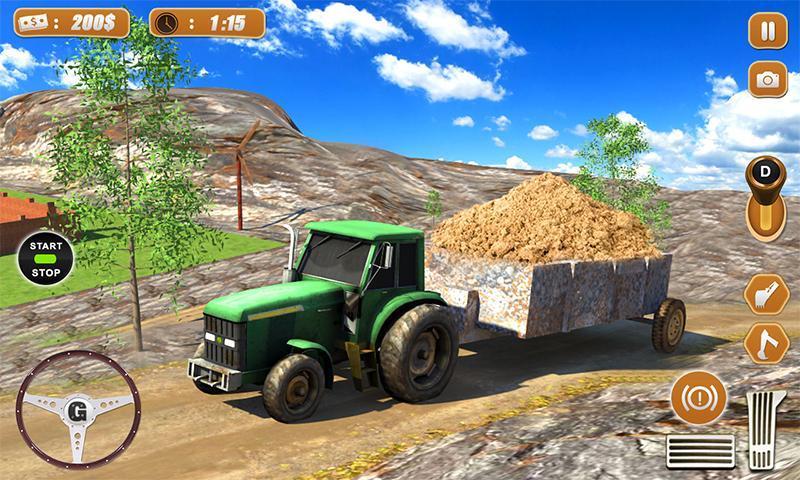
Task: Pause the game with the pause button
Action: pos(768,31)
